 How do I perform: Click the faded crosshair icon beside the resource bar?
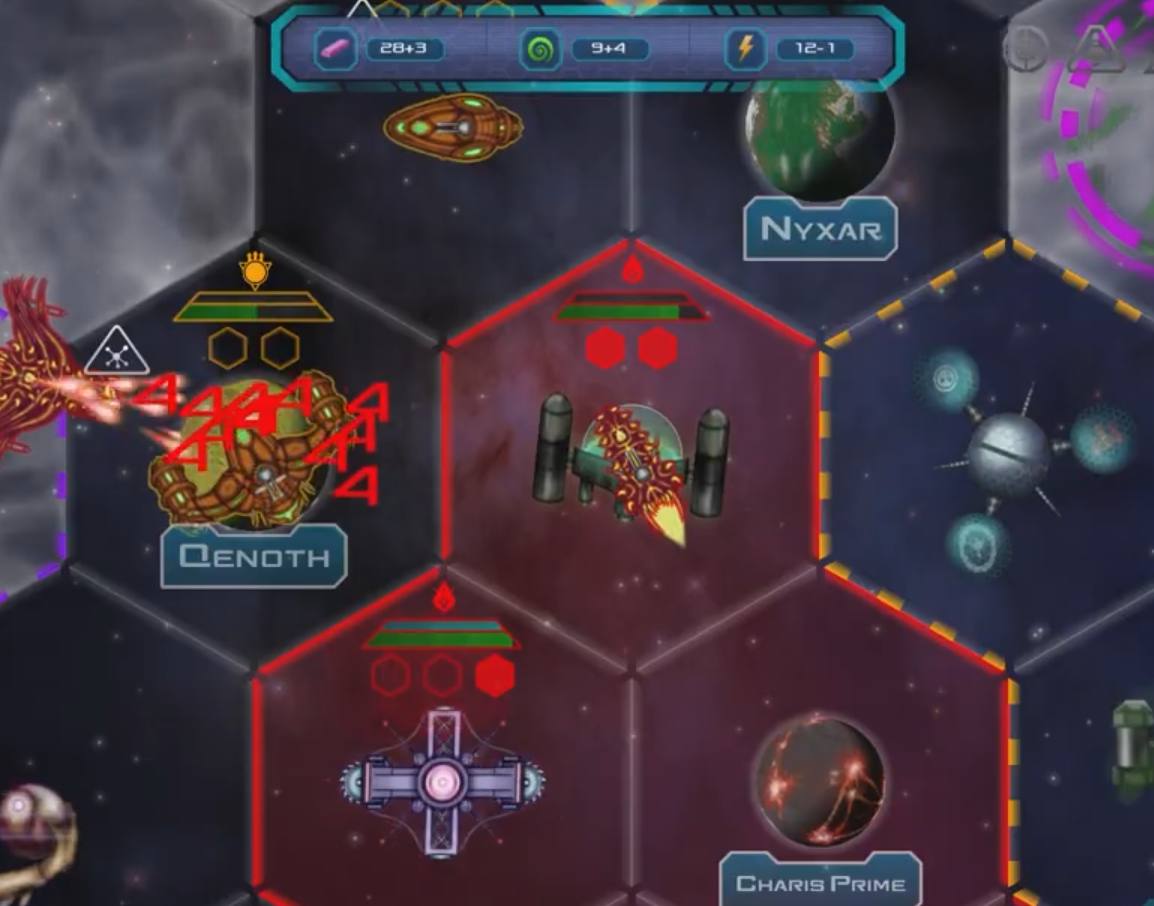[1026, 50]
